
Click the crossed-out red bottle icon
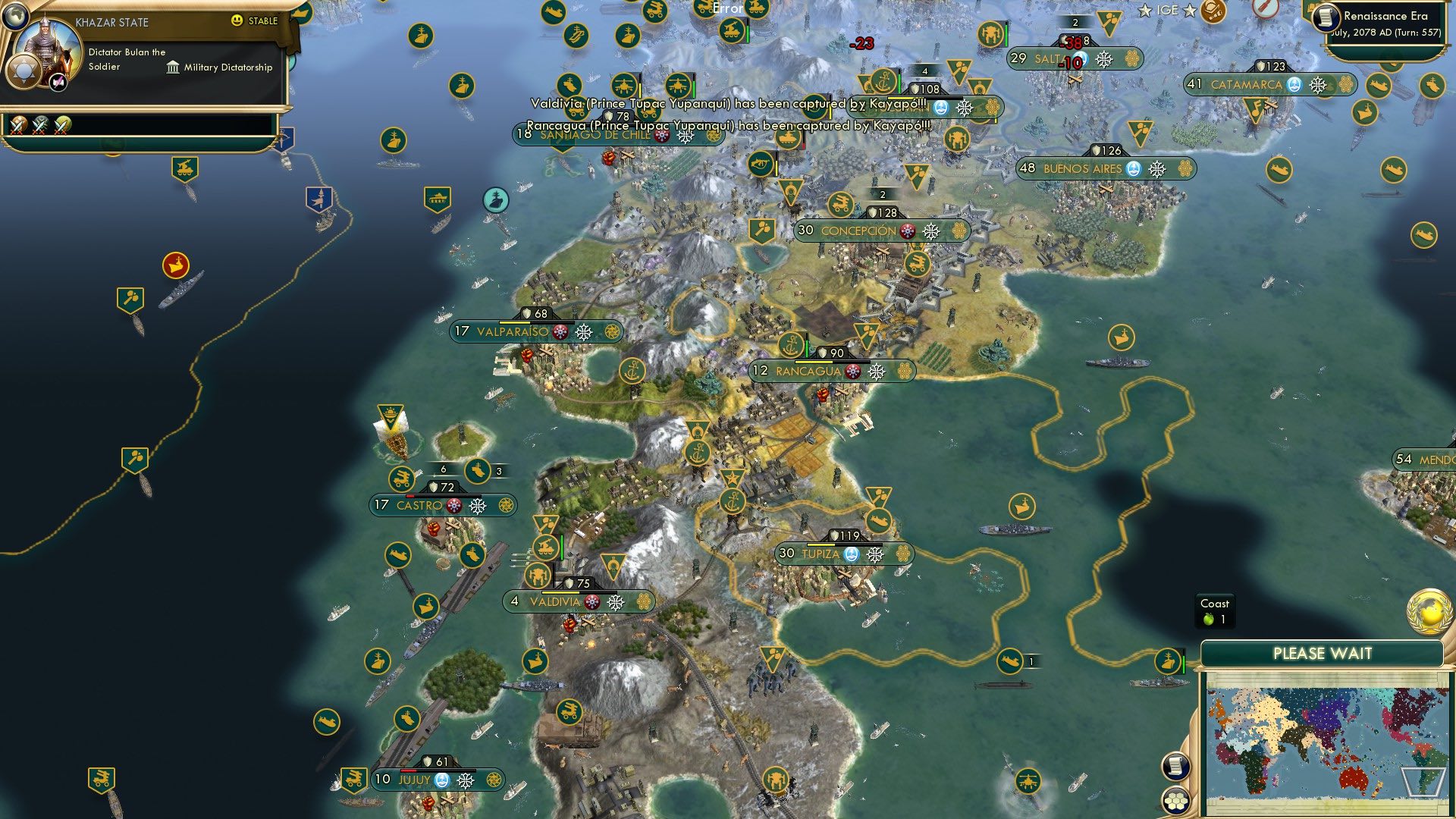(x=1267, y=9)
